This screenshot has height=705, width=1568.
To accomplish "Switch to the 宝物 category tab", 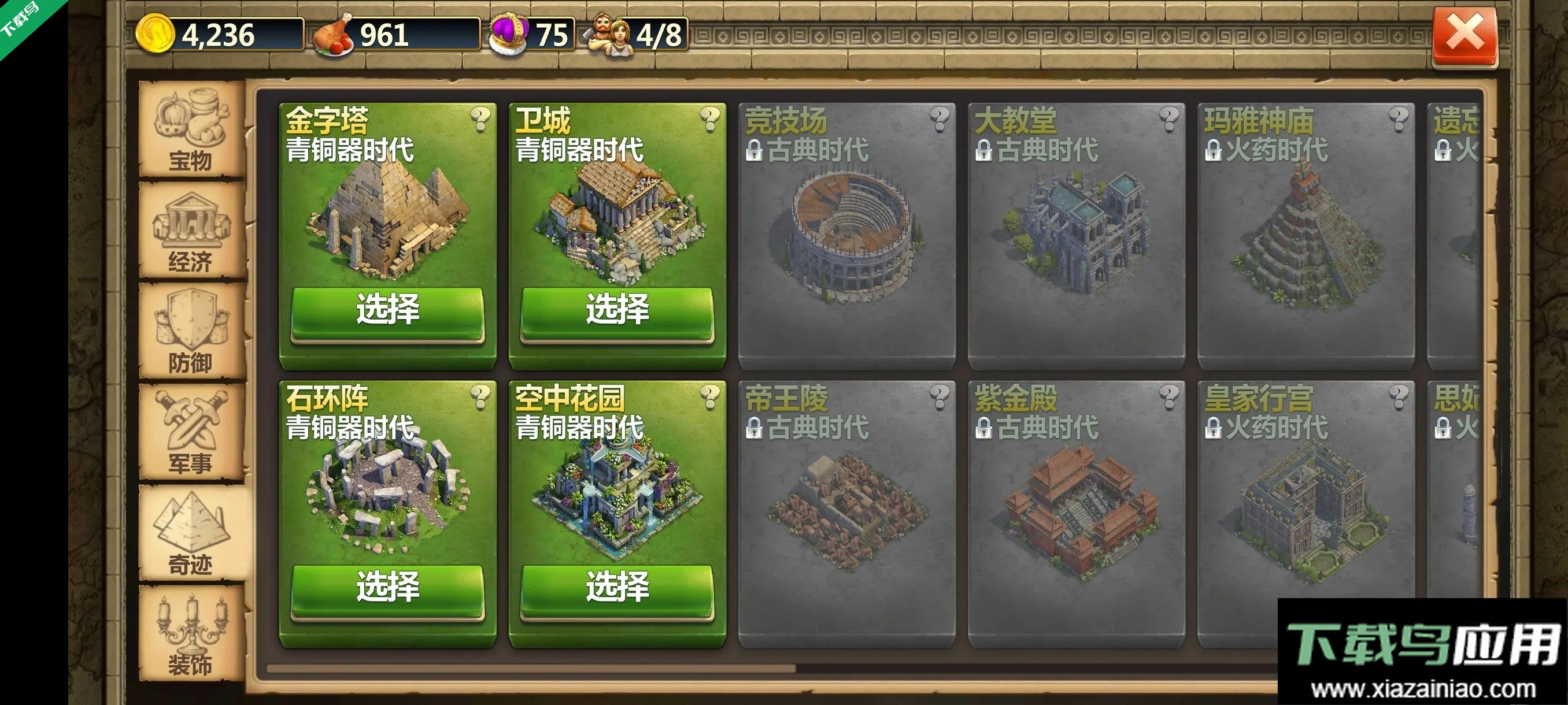I will [191, 129].
